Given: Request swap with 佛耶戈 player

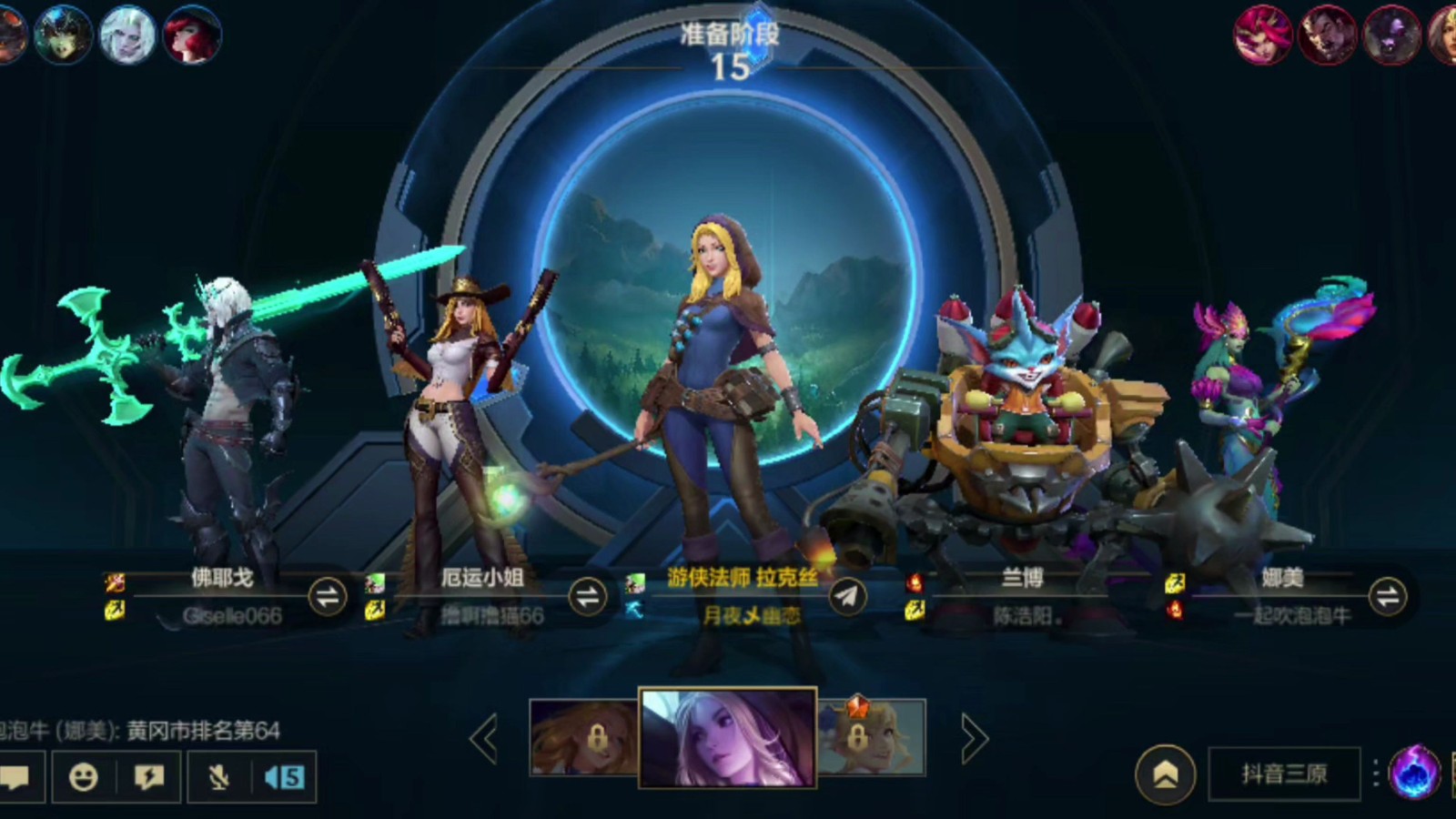Looking at the screenshot, I should (x=328, y=597).
